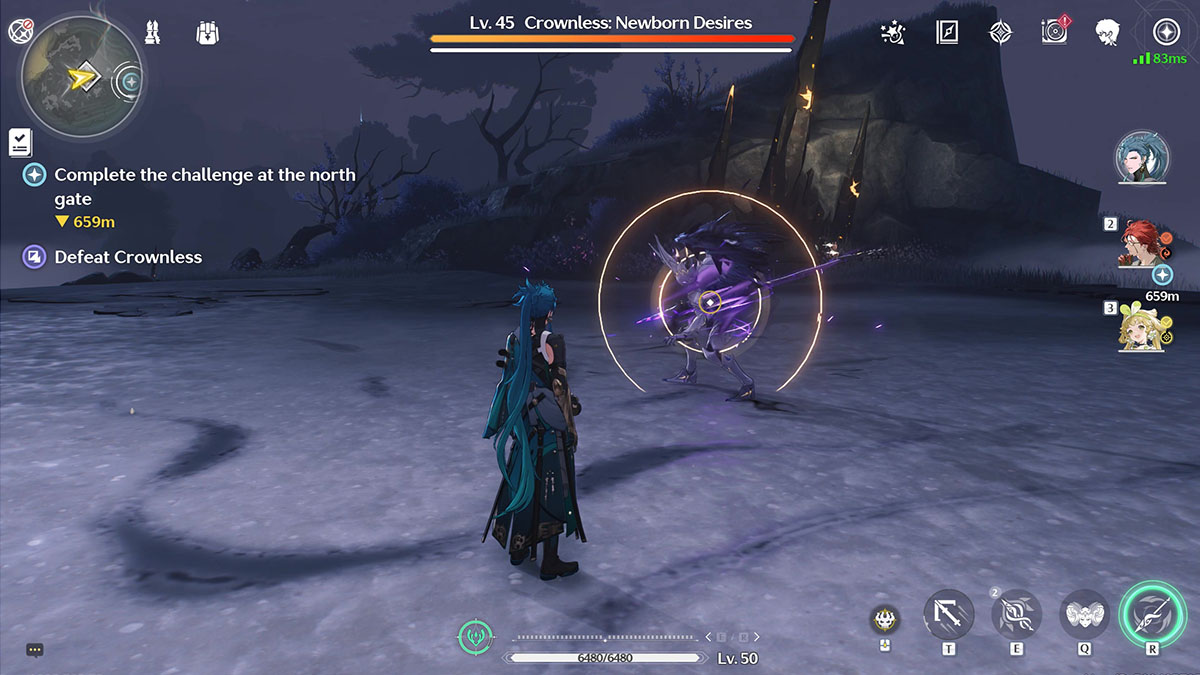This screenshot has height=675, width=1200.
Task: Use the ram-horned echo skill
Action: click(x=1084, y=615)
